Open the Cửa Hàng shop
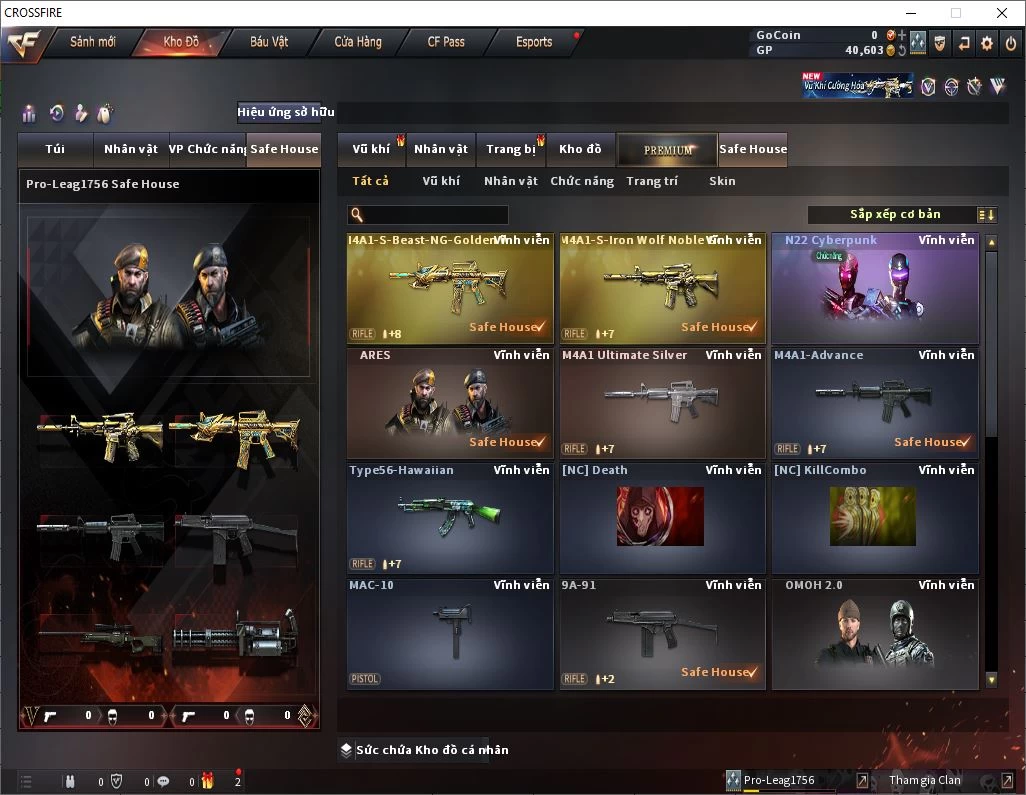This screenshot has height=795, width=1026. coord(358,42)
